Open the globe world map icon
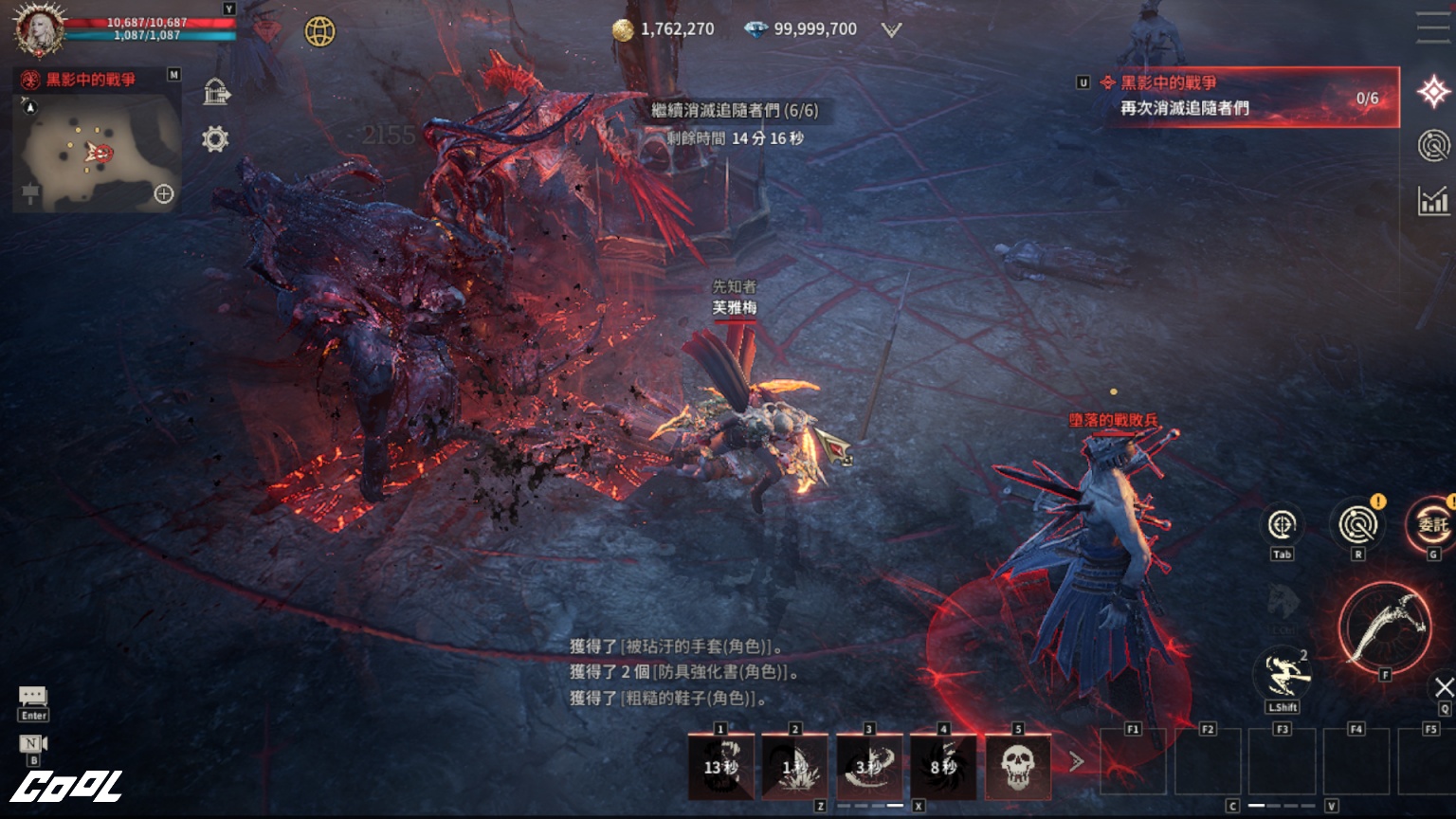1456x819 pixels. pos(319,31)
